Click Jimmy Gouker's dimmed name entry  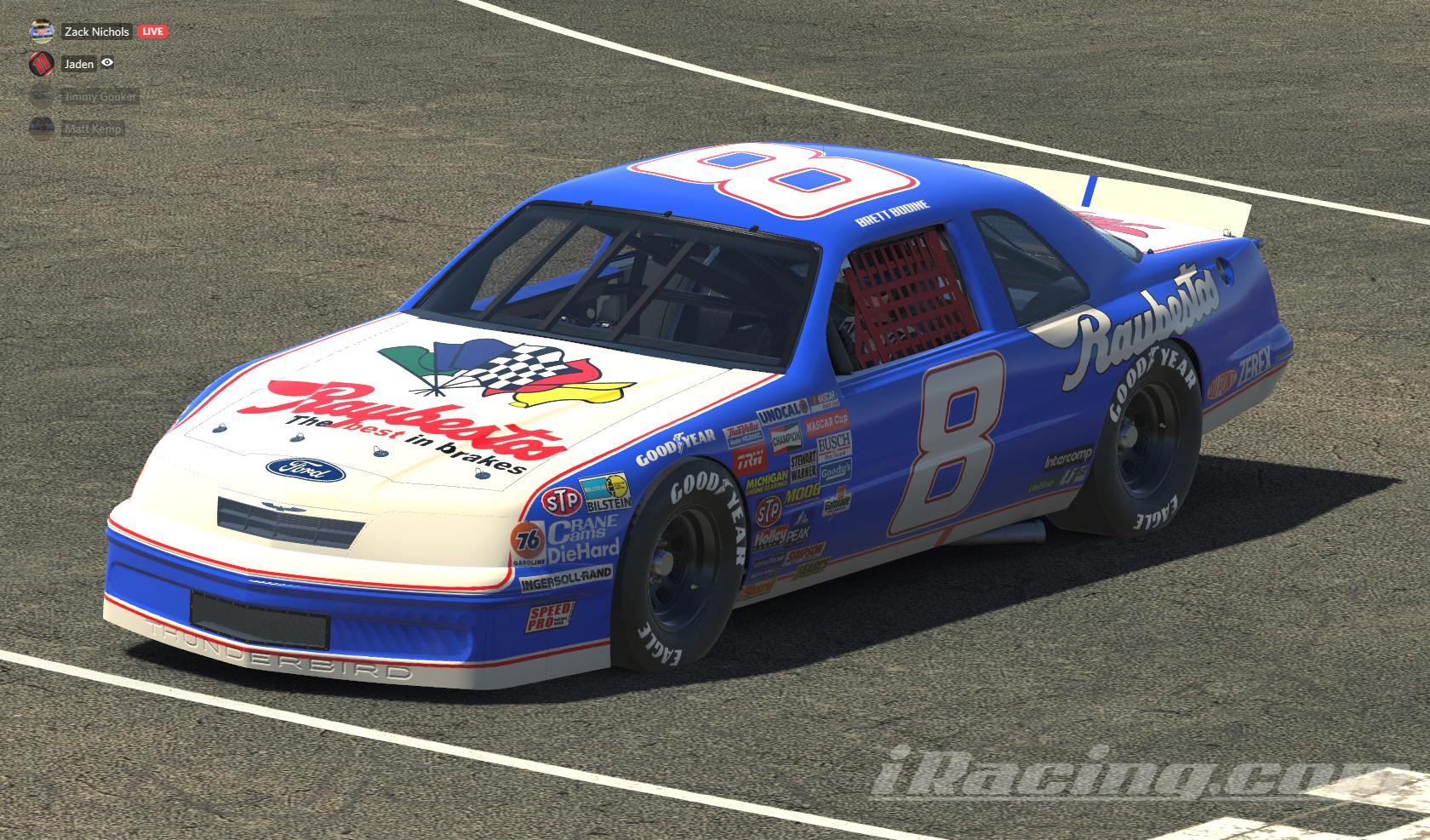click(99, 96)
